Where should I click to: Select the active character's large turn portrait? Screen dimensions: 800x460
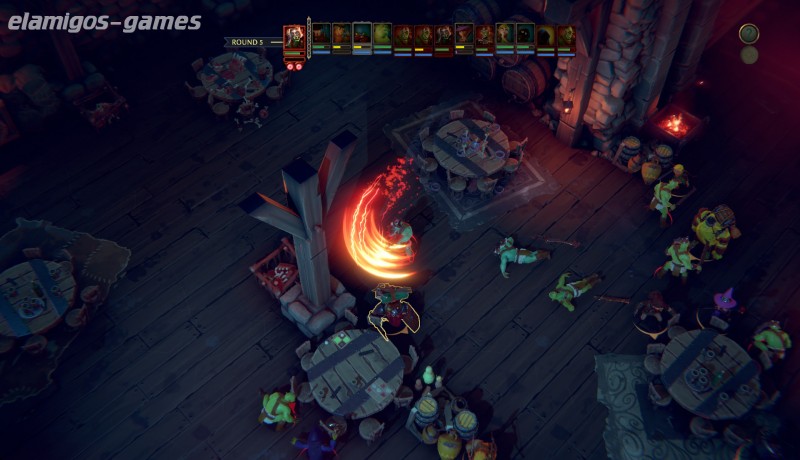pos(294,38)
